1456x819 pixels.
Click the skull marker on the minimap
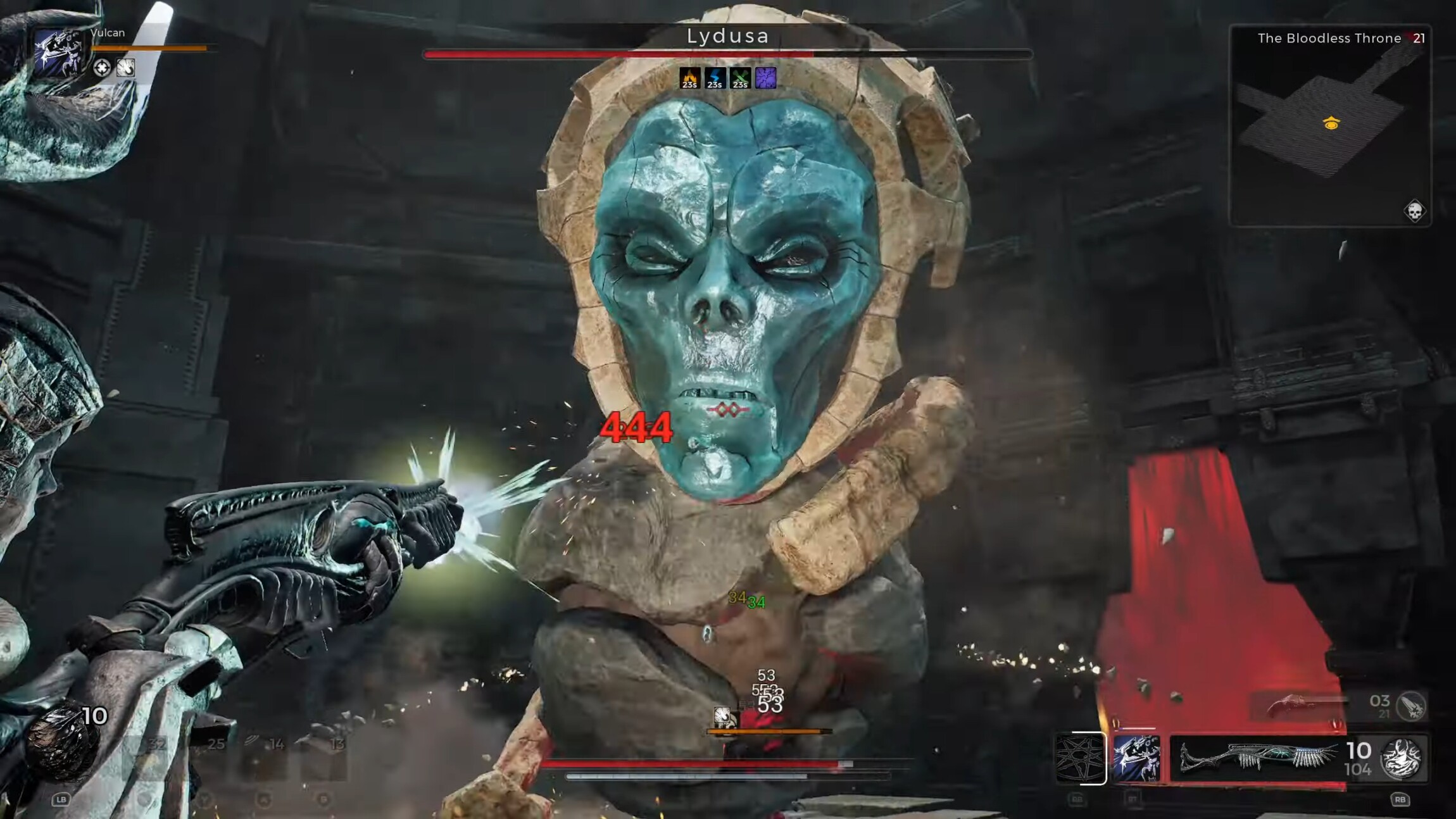1414,211
